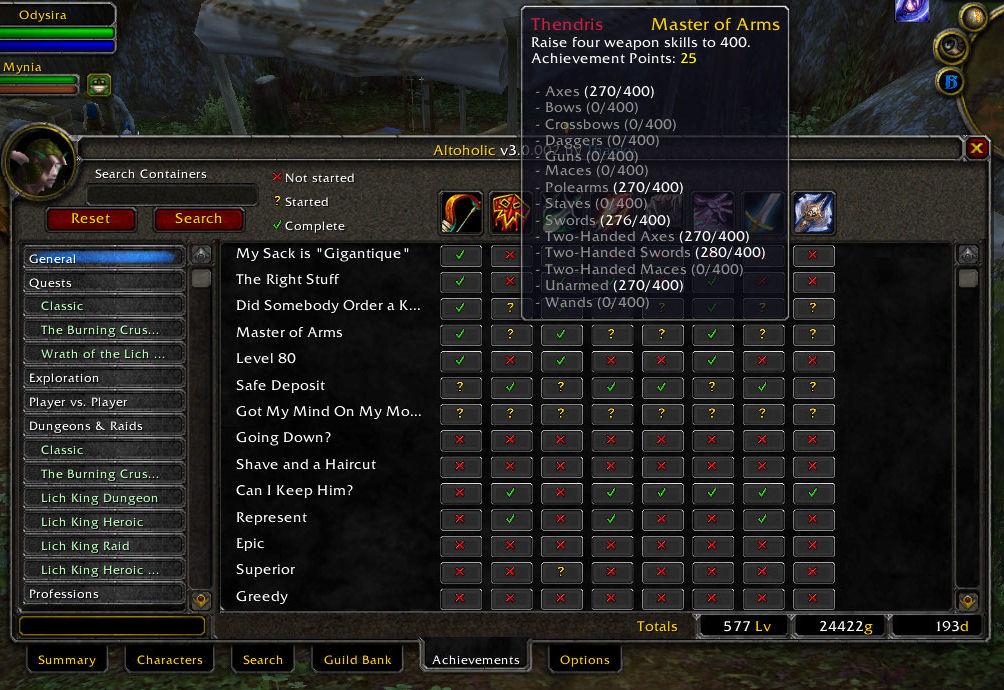Image resolution: width=1004 pixels, height=690 pixels.
Task: Close the Altoholic window
Action: pyautogui.click(x=977, y=148)
